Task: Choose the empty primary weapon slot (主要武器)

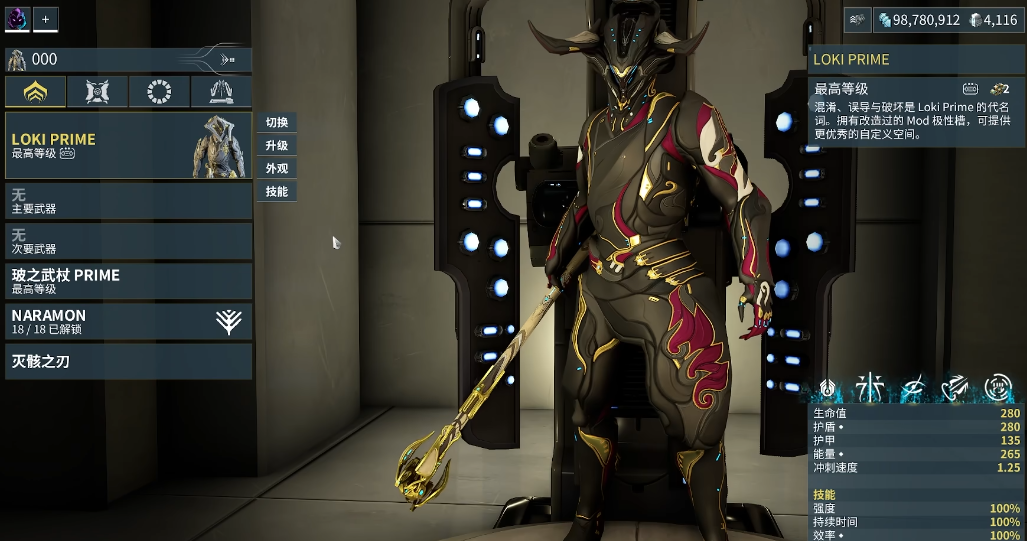Action: (x=128, y=201)
